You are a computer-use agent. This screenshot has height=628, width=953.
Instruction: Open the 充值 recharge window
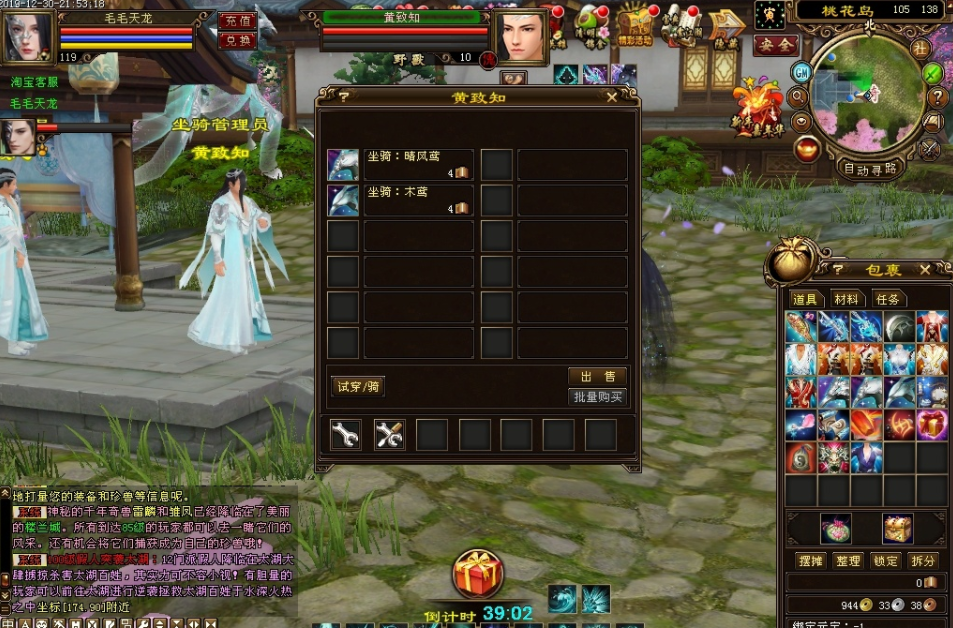(237, 21)
